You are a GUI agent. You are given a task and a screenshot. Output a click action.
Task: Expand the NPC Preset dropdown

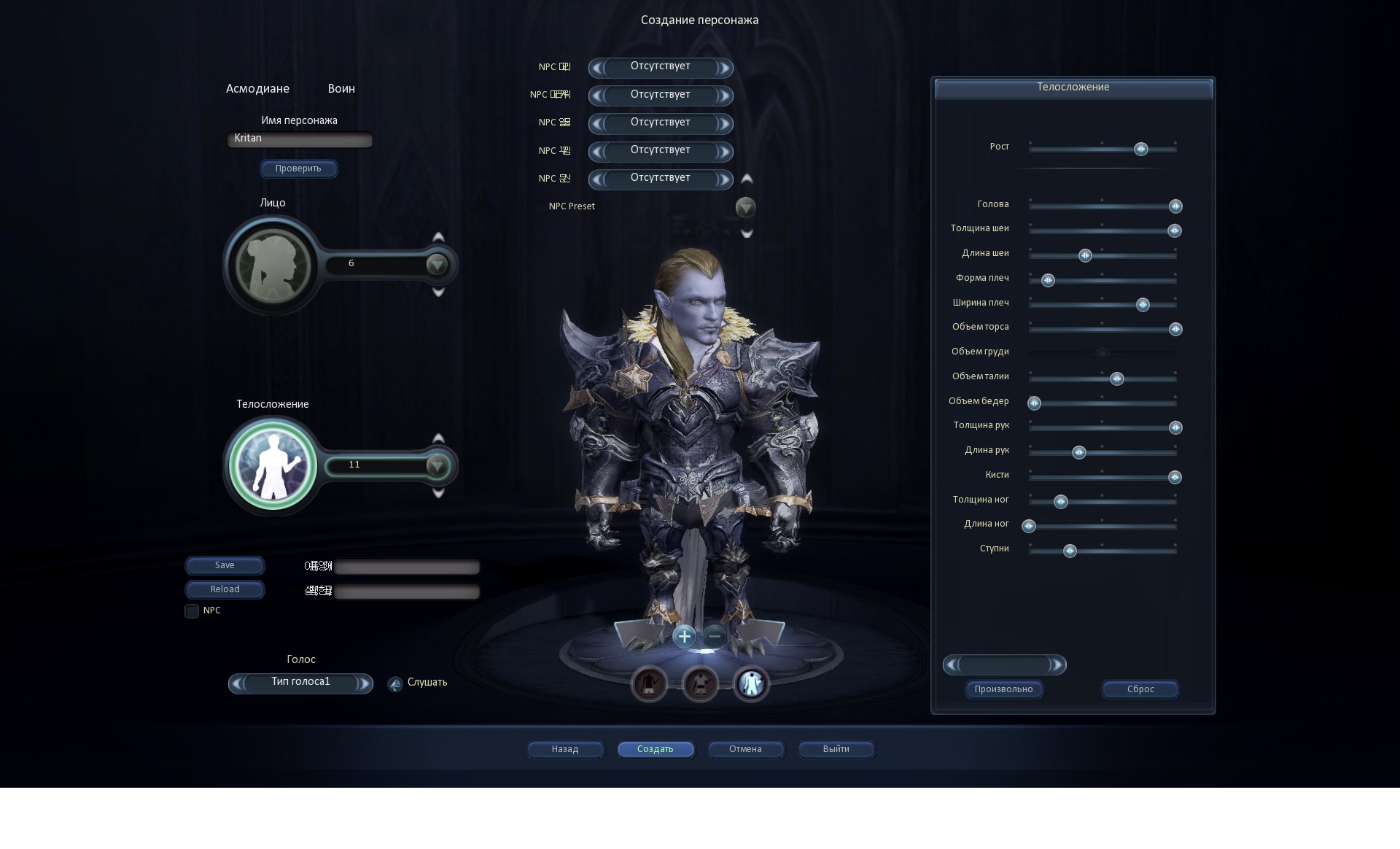coord(745,208)
